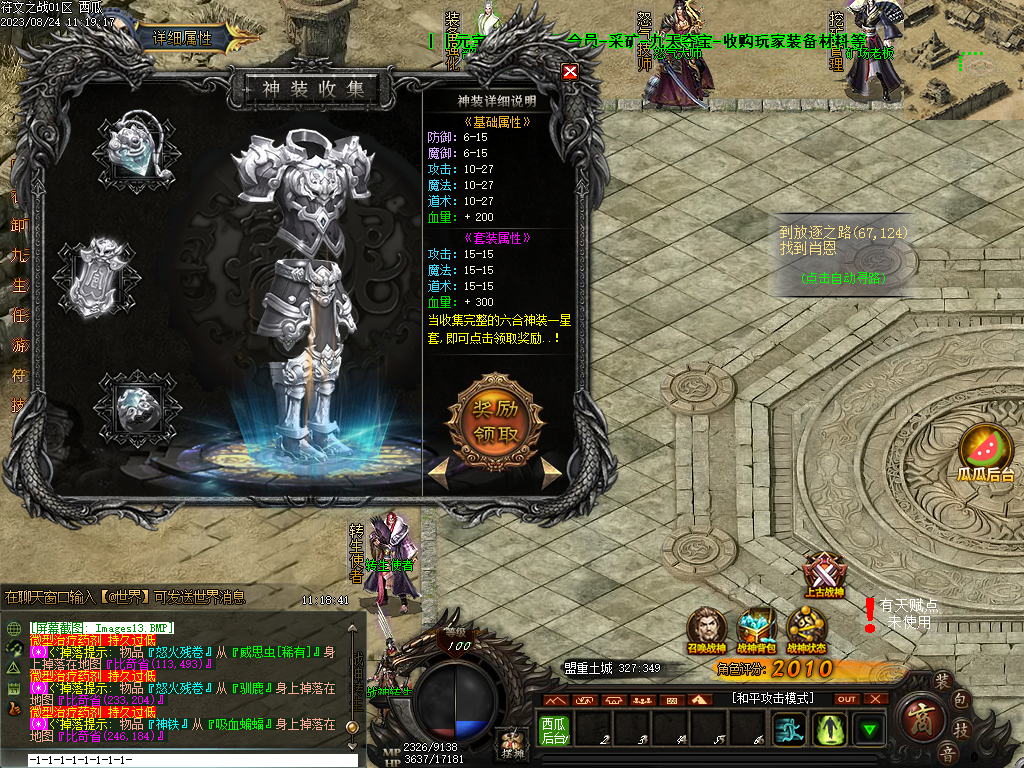Select the world globe chat channel icon
Screen dimensions: 1024x768
click(x=14, y=628)
